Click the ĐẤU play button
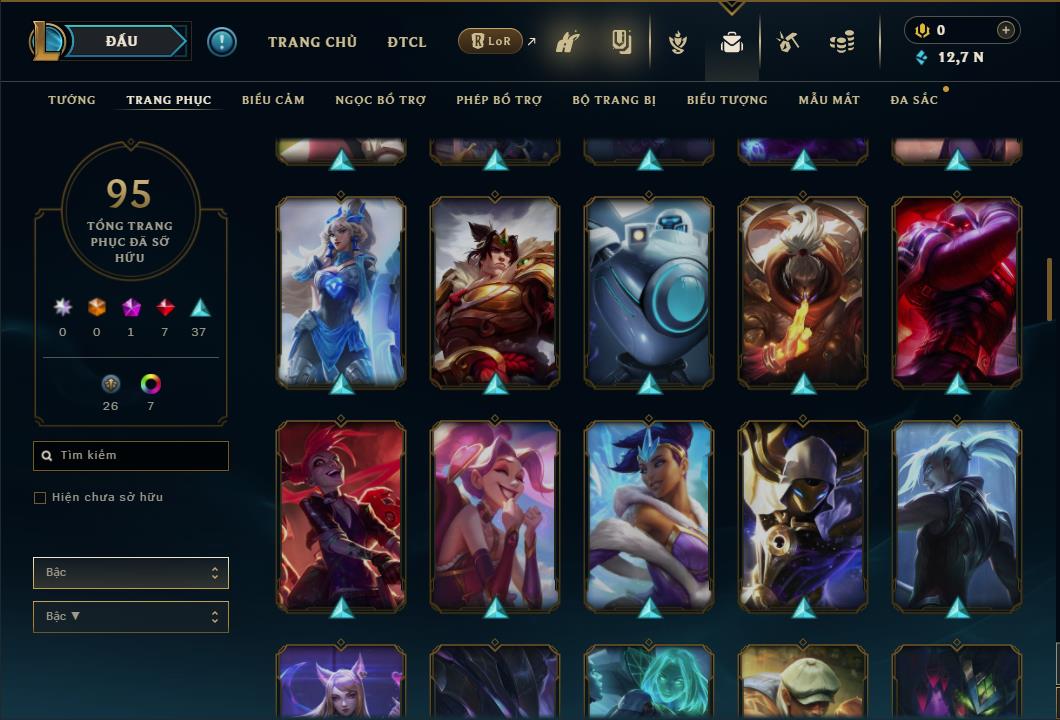The height and width of the screenshot is (720, 1060). tap(121, 41)
